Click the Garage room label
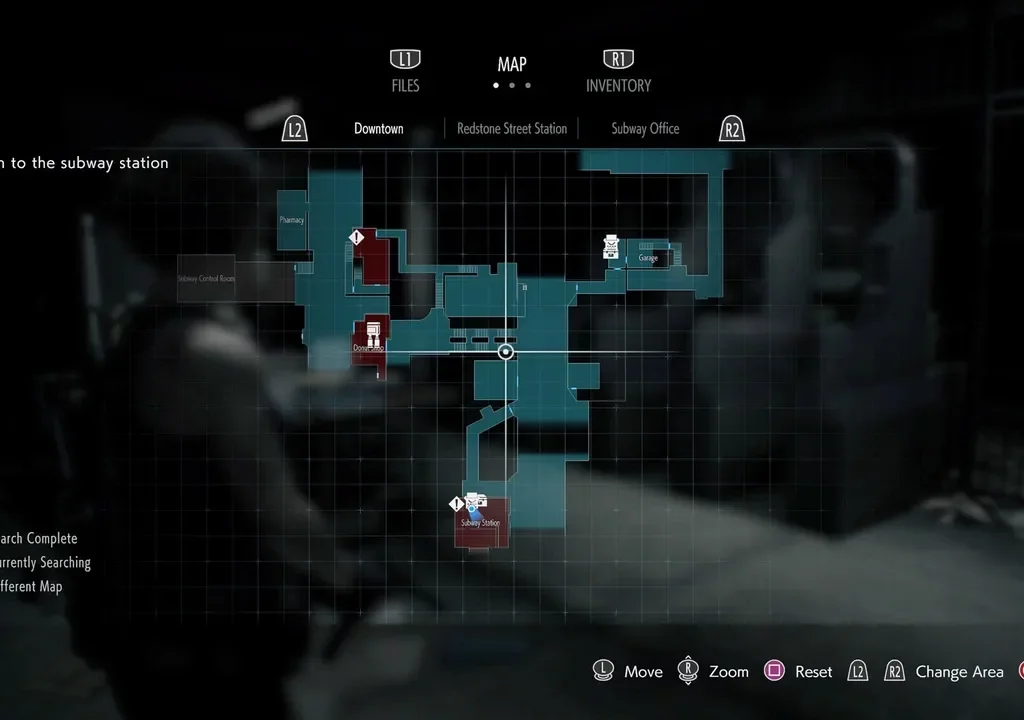 (648, 258)
